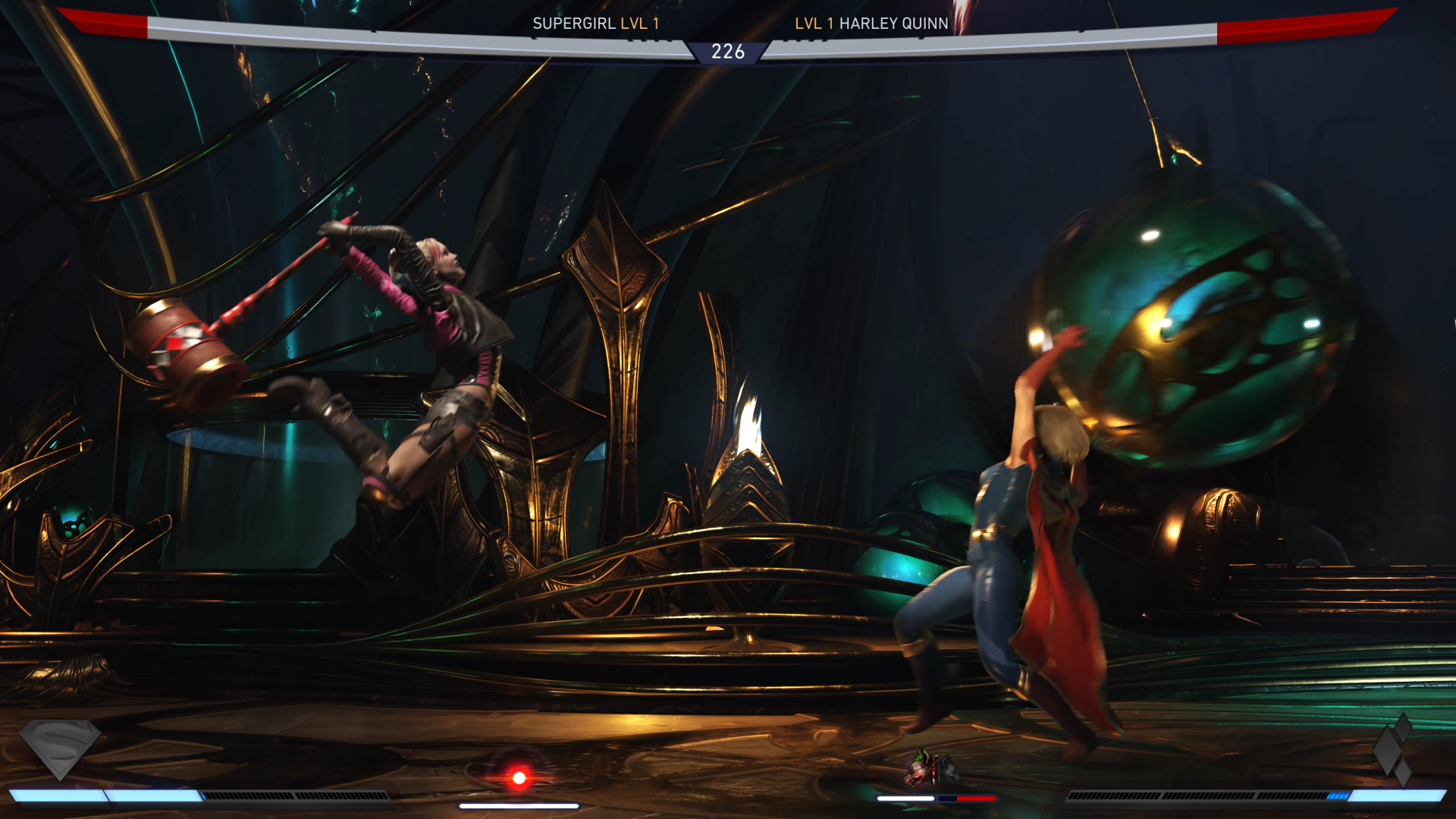Click Harley Quinn's diamonds emblem icon
The image size is (1456, 819).
pyautogui.click(x=1394, y=749)
